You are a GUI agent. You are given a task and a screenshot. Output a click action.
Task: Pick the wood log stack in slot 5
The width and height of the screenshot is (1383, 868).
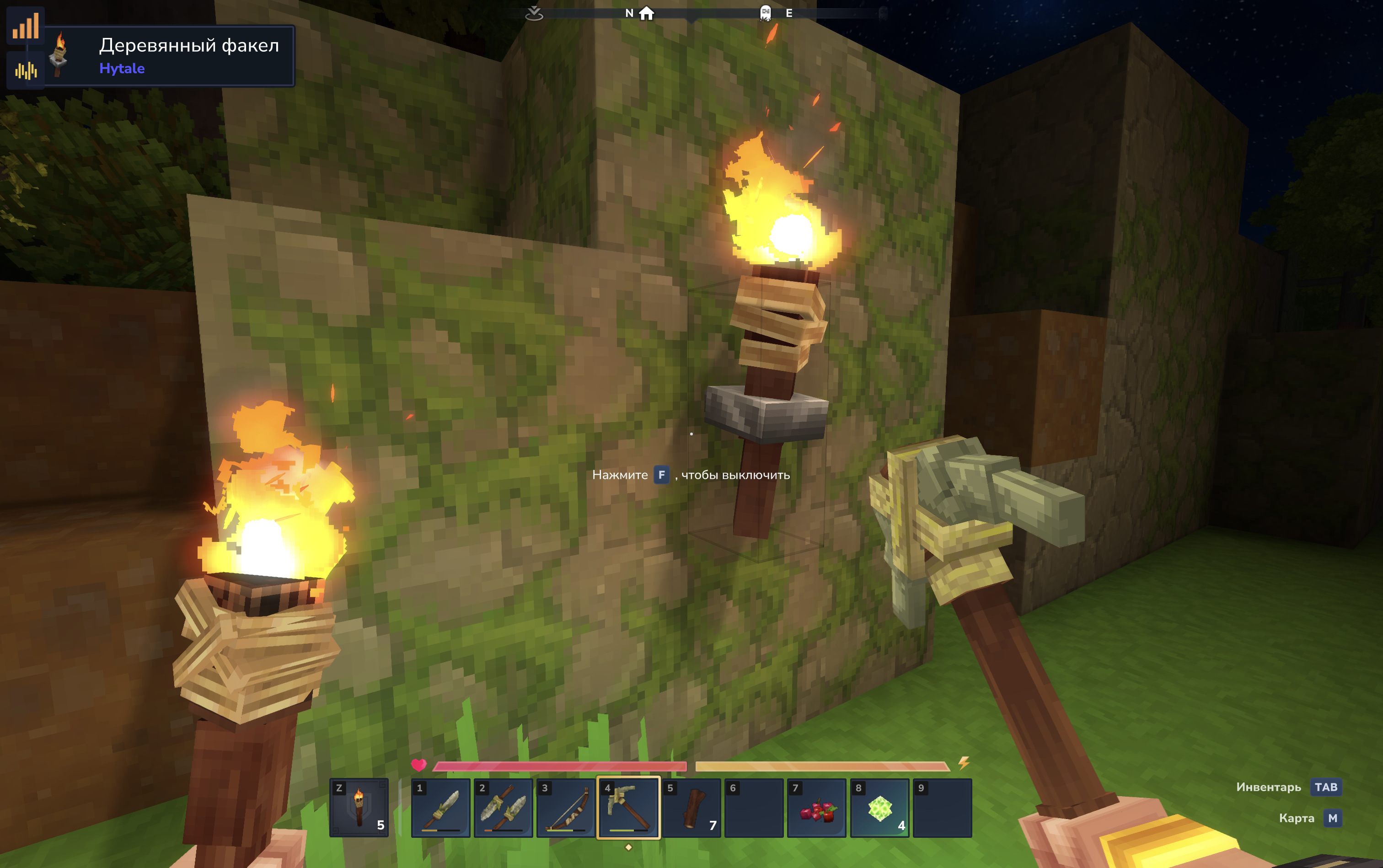pyautogui.click(x=691, y=808)
